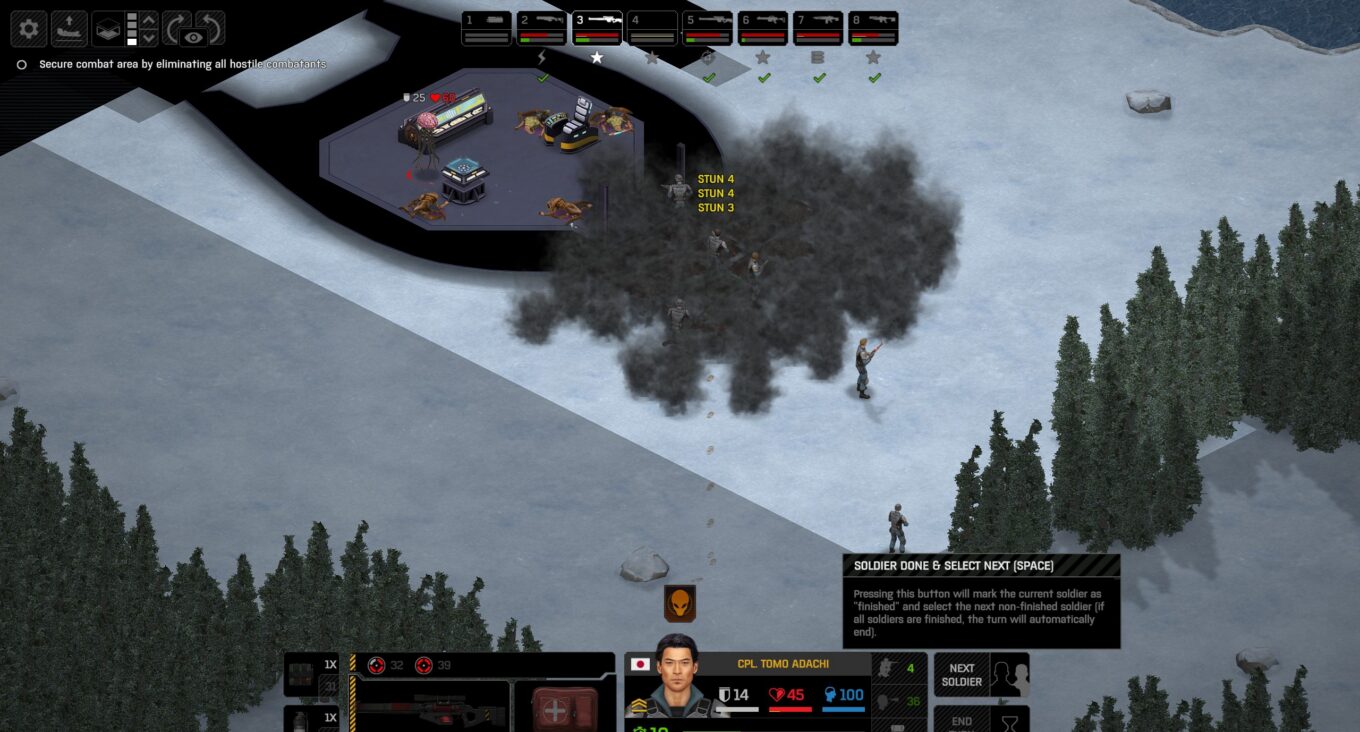Toggle the building roof layer view icon
This screenshot has height=732, width=1360.
click(x=108, y=29)
